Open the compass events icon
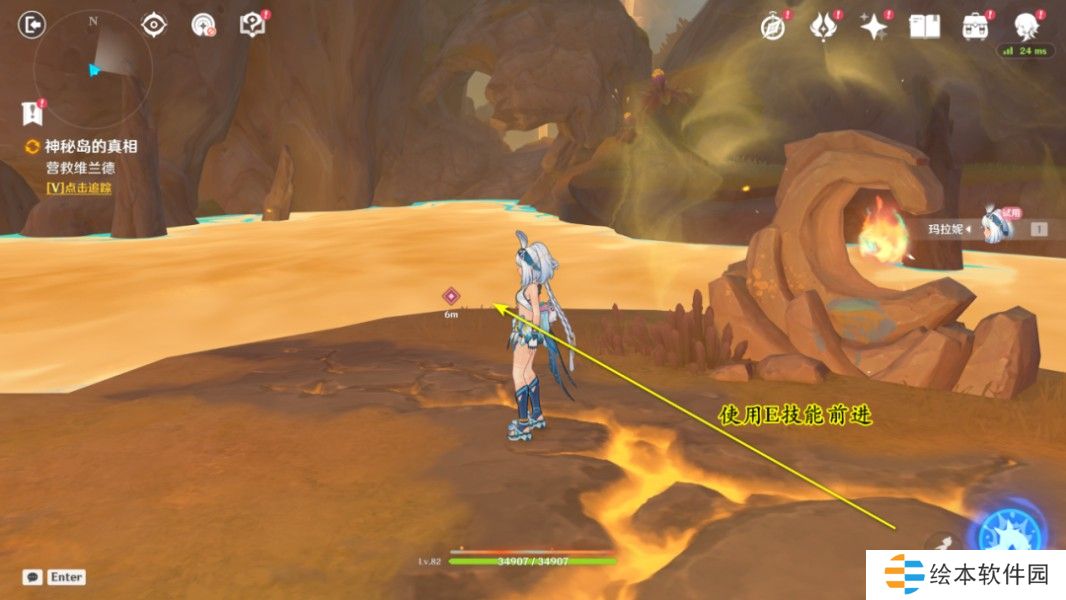This screenshot has width=1066, height=600. pos(773,27)
